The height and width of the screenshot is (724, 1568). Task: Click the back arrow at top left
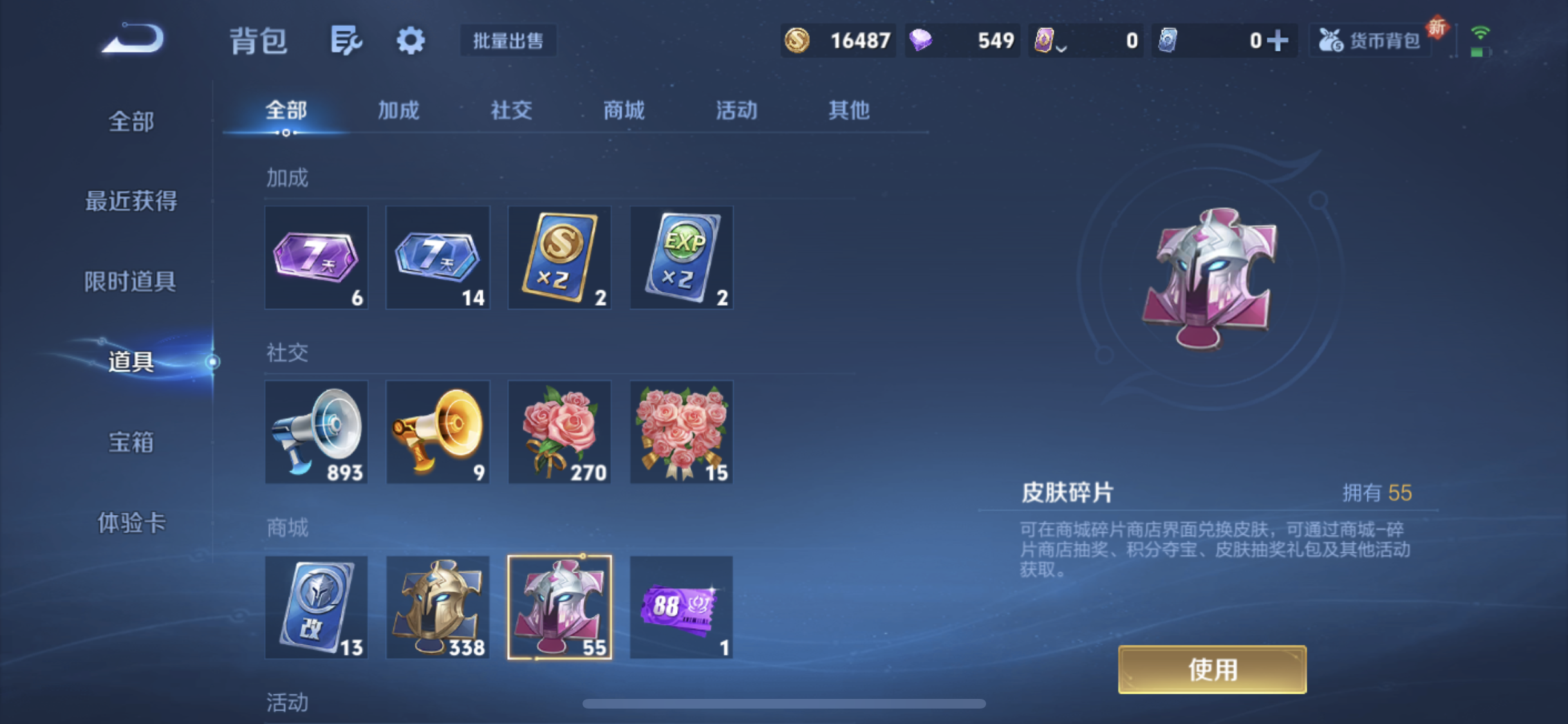click(132, 39)
